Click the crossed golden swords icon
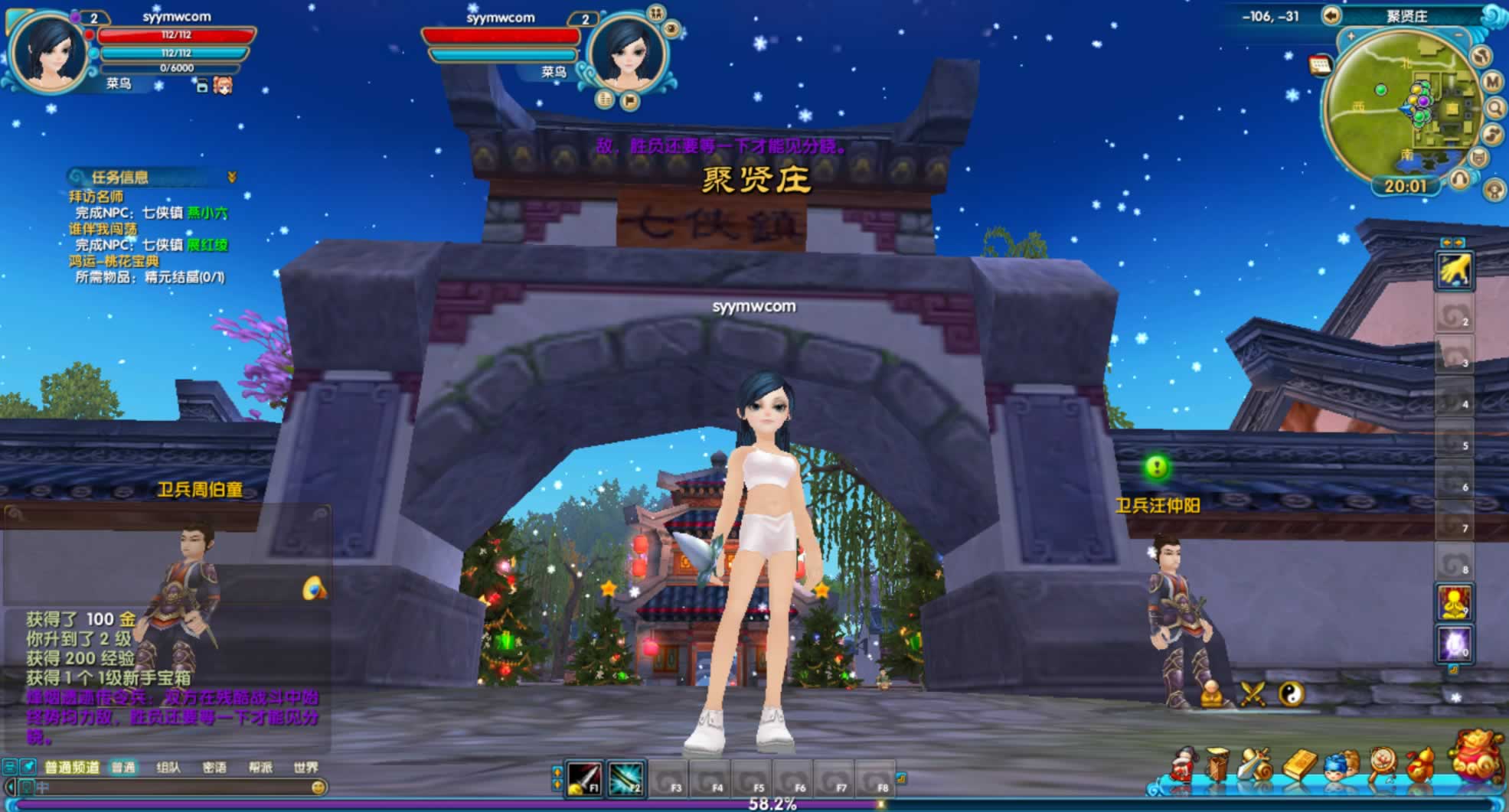Viewport: 1509px width, 812px height. point(1253,694)
